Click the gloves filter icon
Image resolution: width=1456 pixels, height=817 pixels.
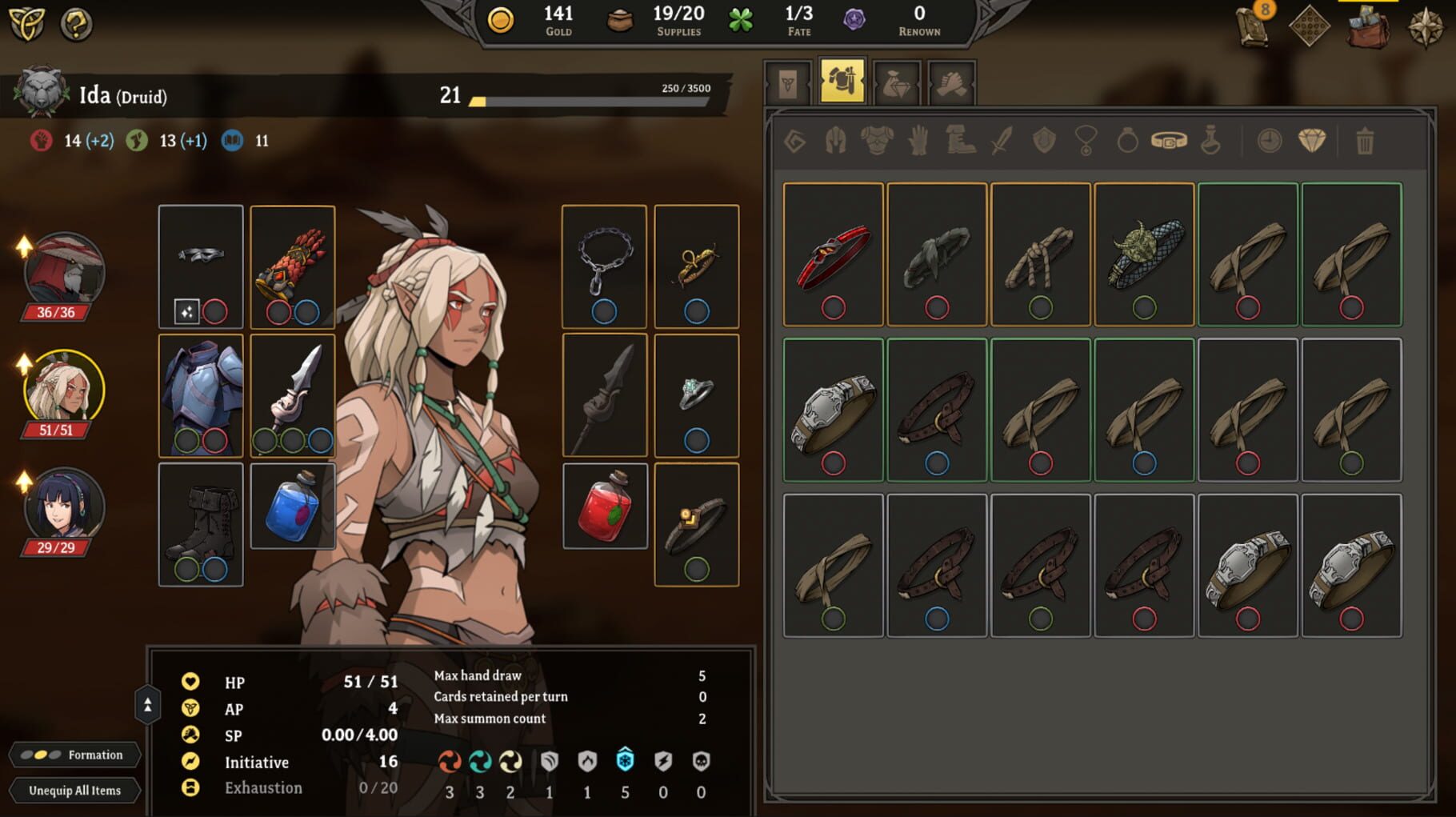[918, 142]
